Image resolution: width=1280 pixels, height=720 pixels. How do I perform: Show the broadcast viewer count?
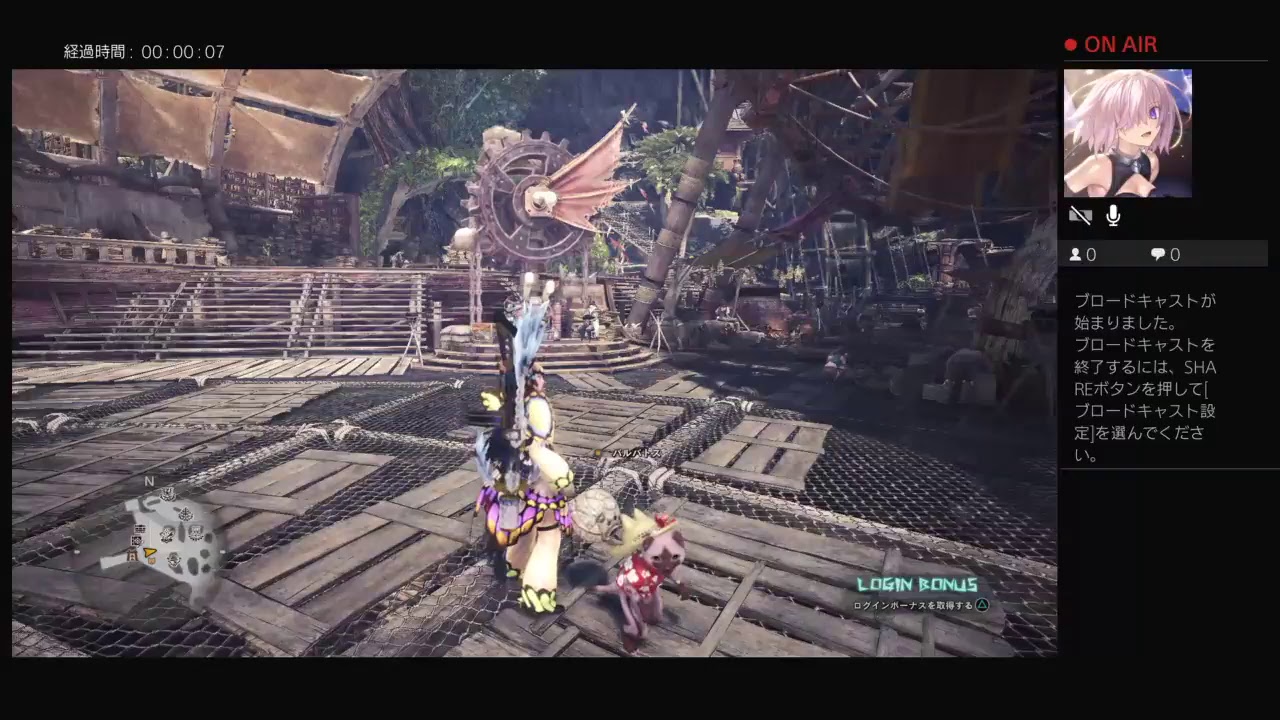pos(1083,255)
